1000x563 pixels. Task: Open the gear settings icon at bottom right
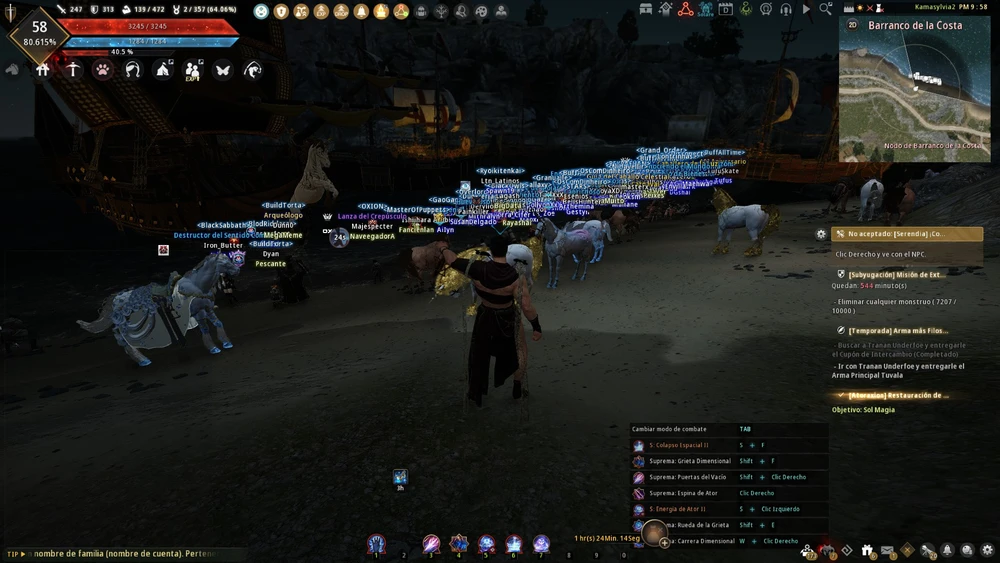[987, 550]
